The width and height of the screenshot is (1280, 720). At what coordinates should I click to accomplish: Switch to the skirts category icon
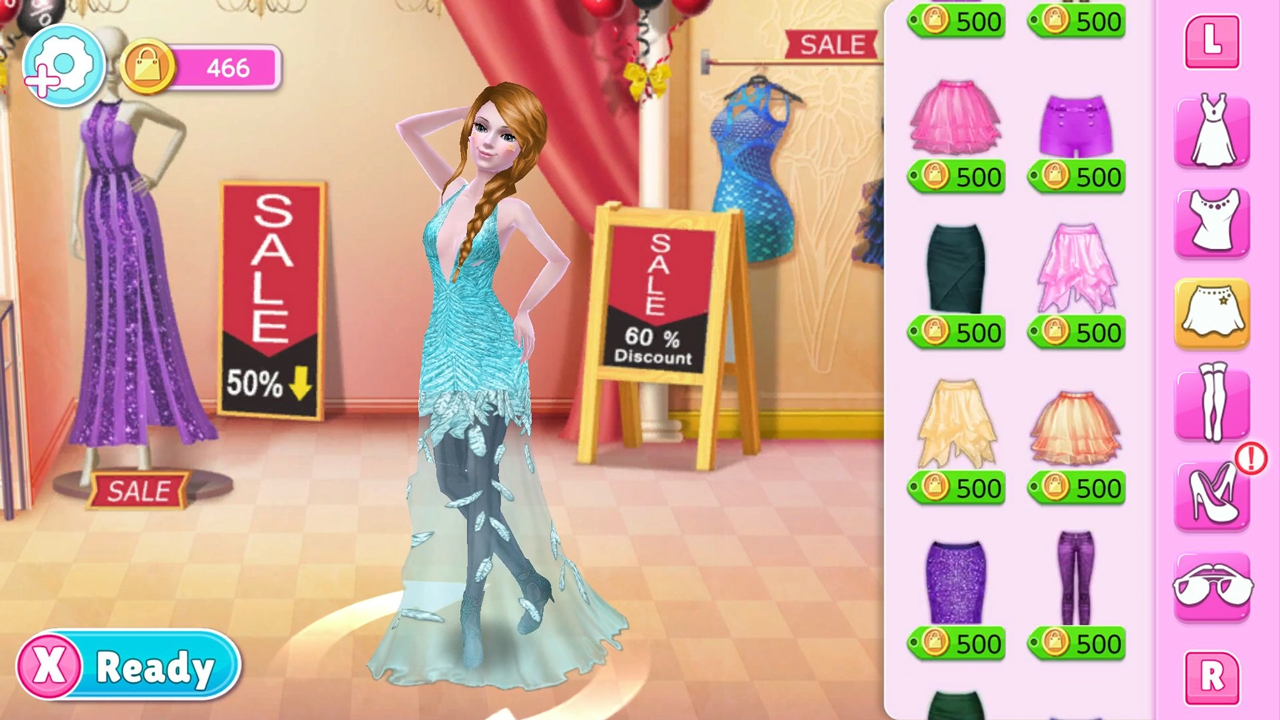(x=1212, y=312)
